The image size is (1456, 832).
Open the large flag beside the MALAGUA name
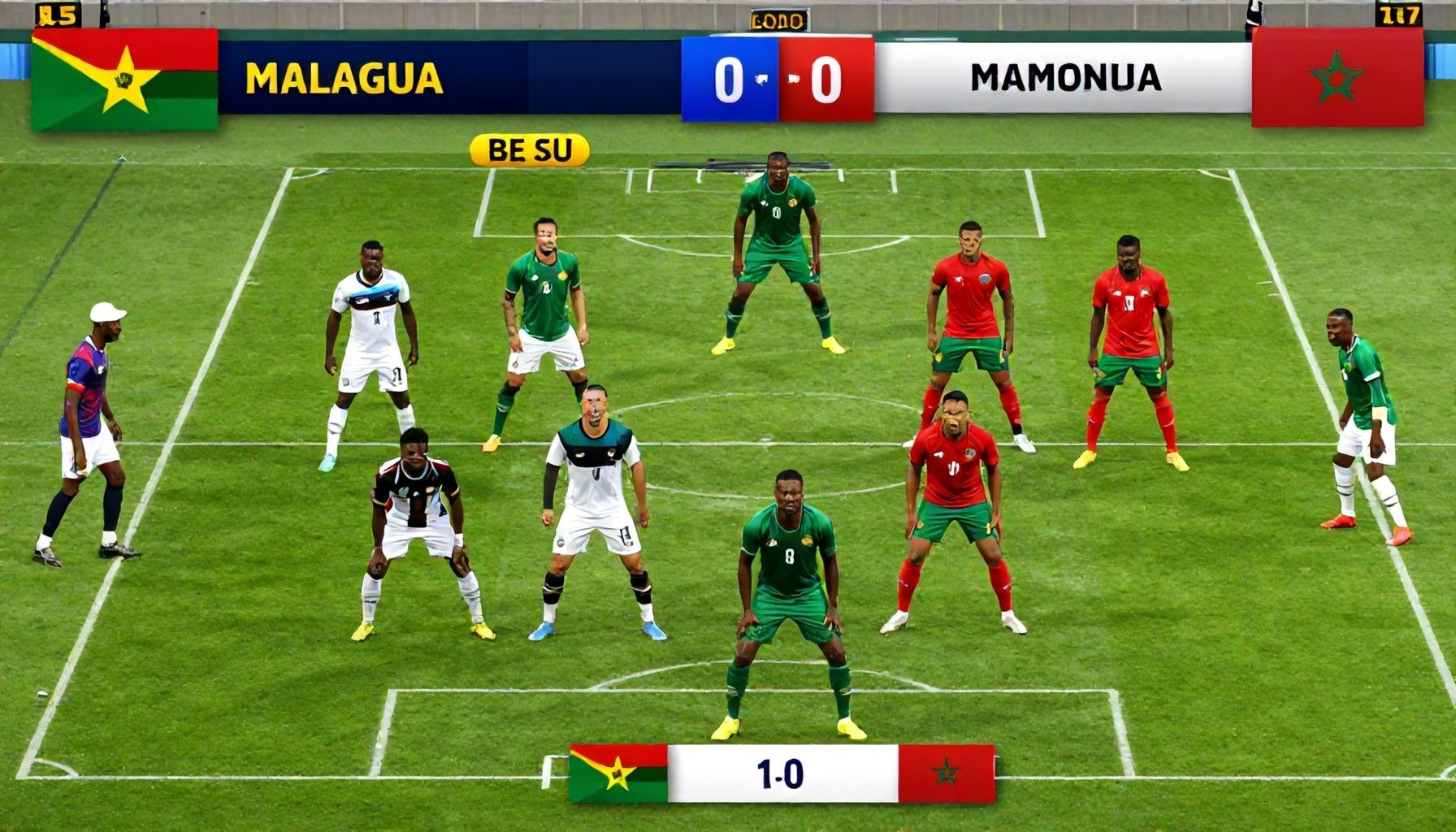click(124, 80)
